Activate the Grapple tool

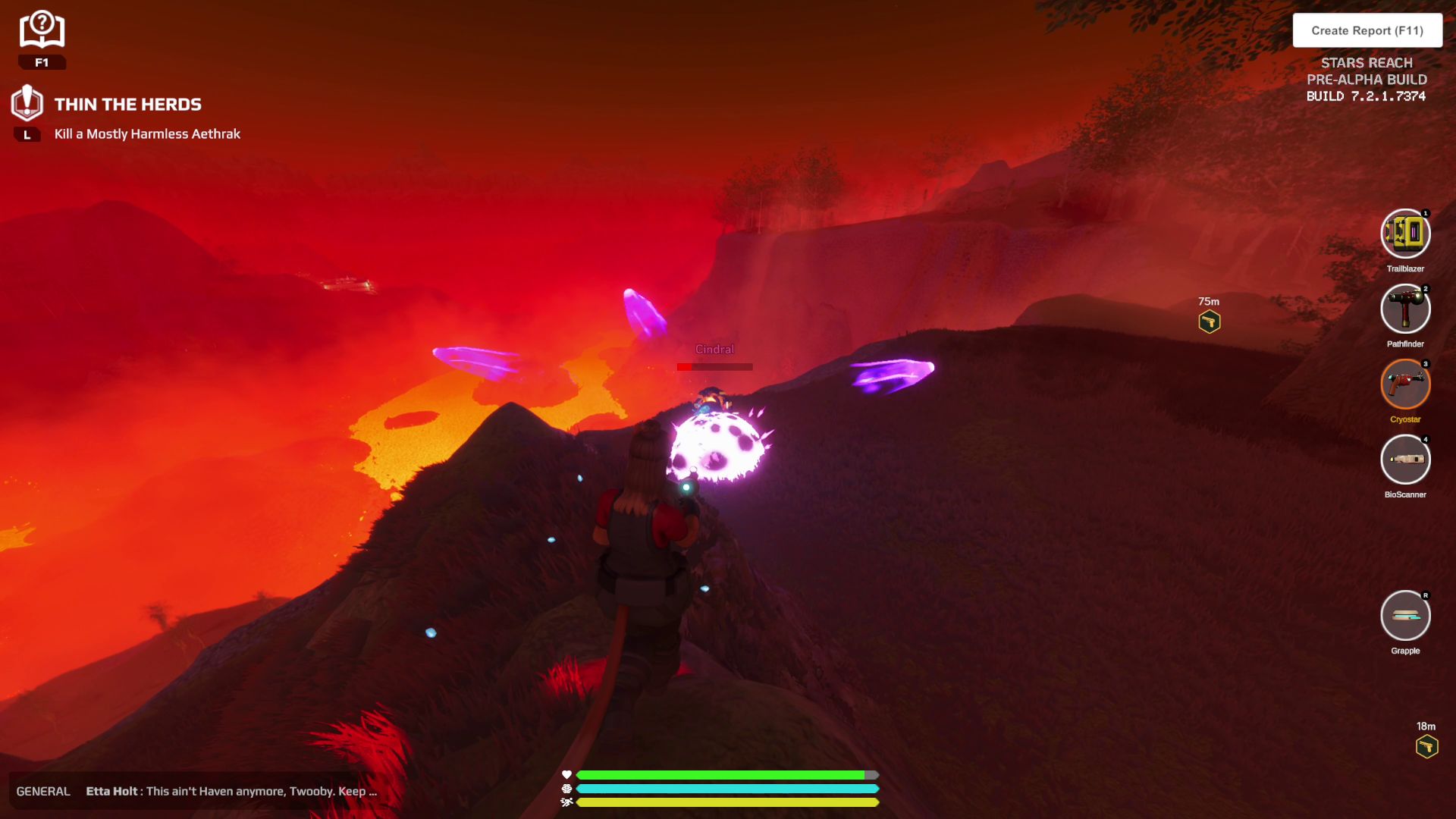pos(1405,616)
